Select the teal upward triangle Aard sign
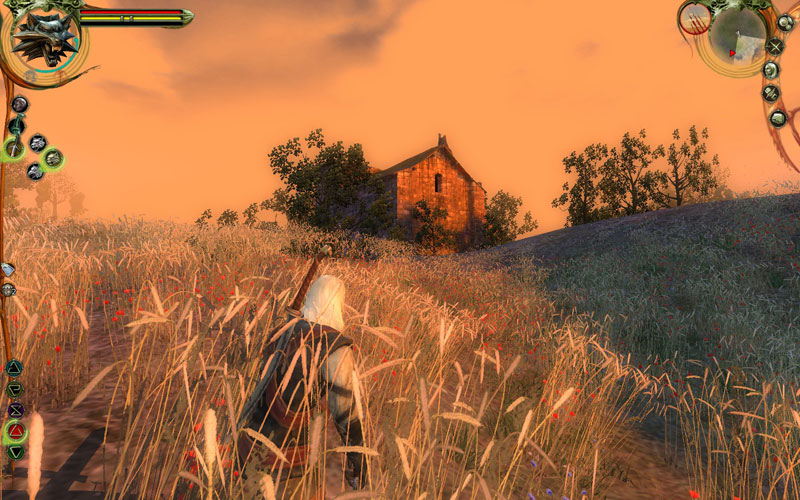 click(14, 368)
